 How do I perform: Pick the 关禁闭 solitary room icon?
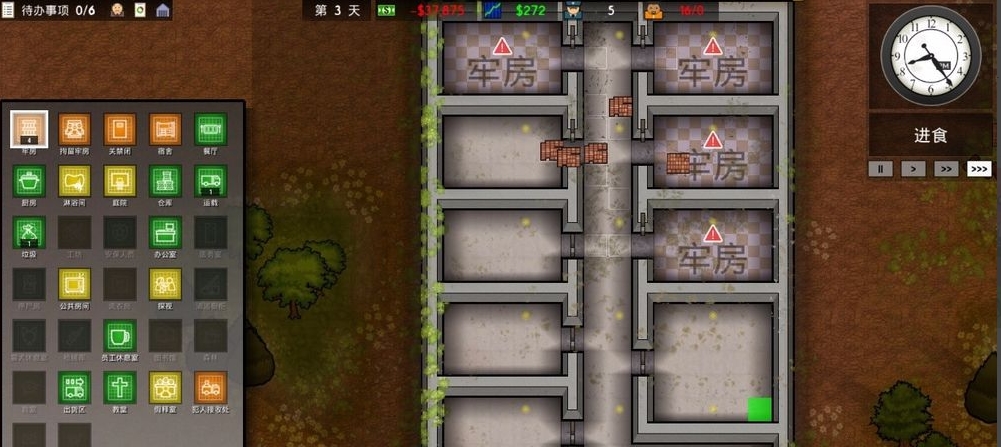pyautogui.click(x=120, y=129)
